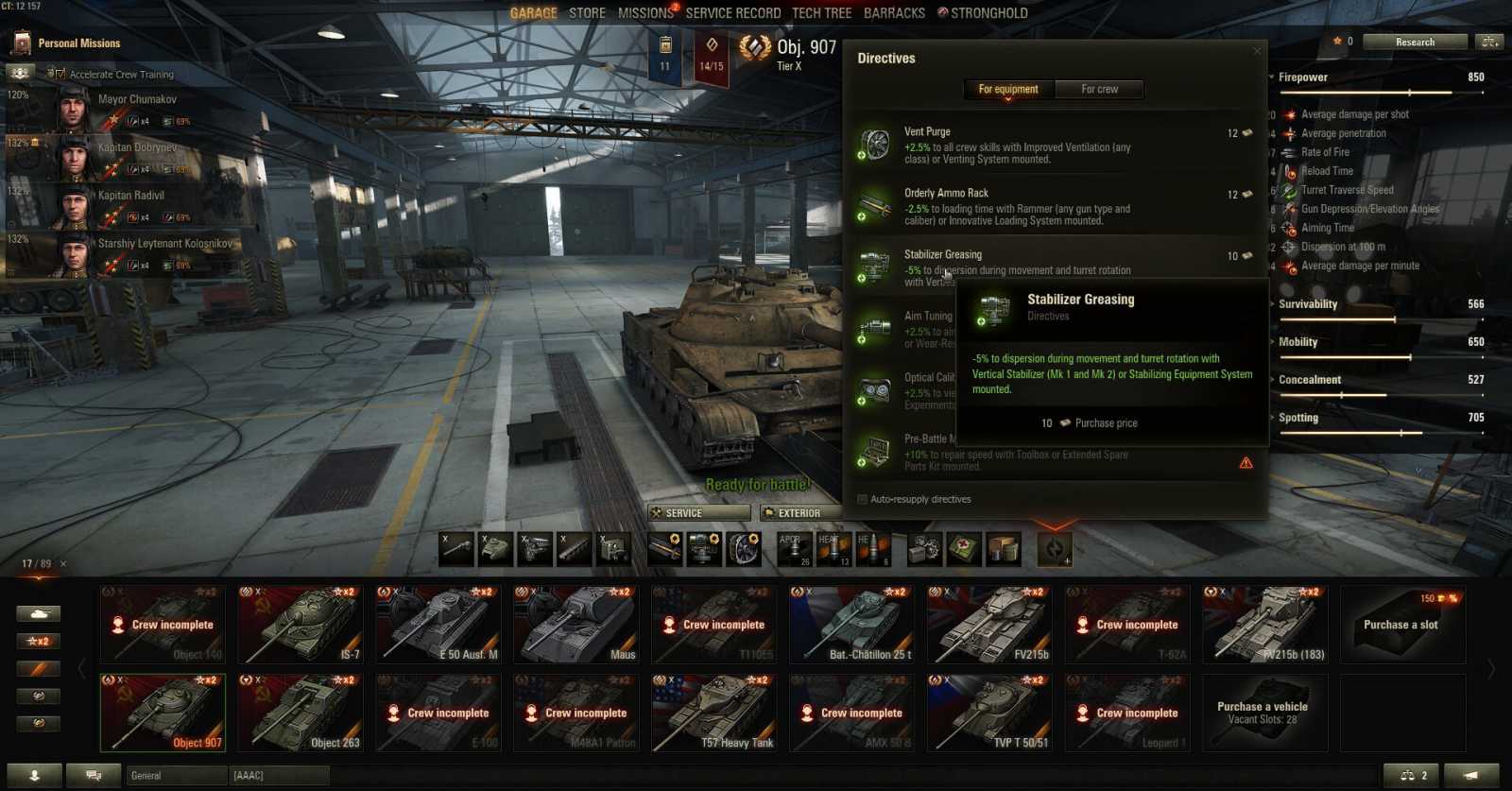Choose the IS-7 tank tile
This screenshot has width=1512, height=791.
[301, 624]
